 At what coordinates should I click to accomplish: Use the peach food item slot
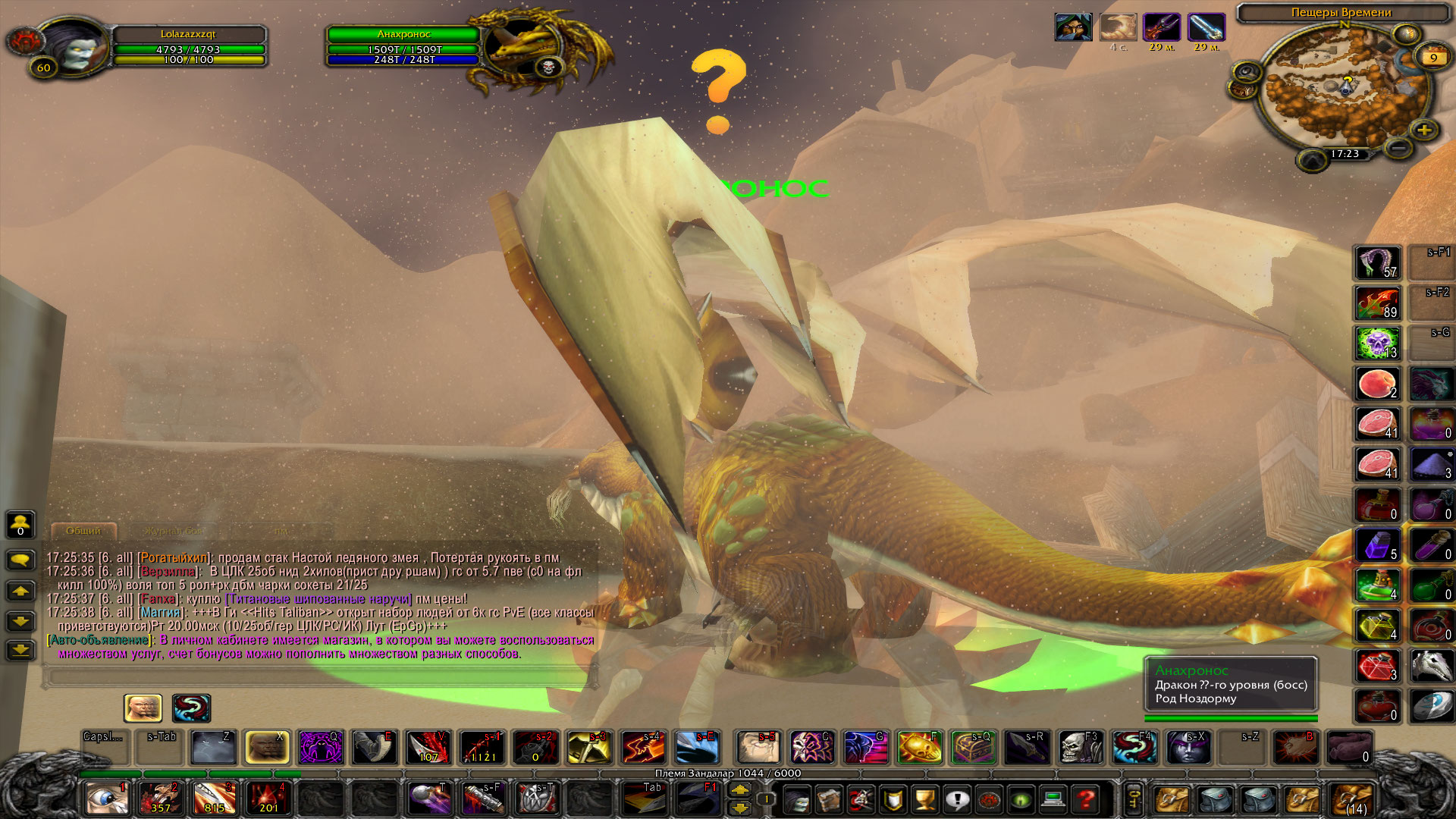1377,384
